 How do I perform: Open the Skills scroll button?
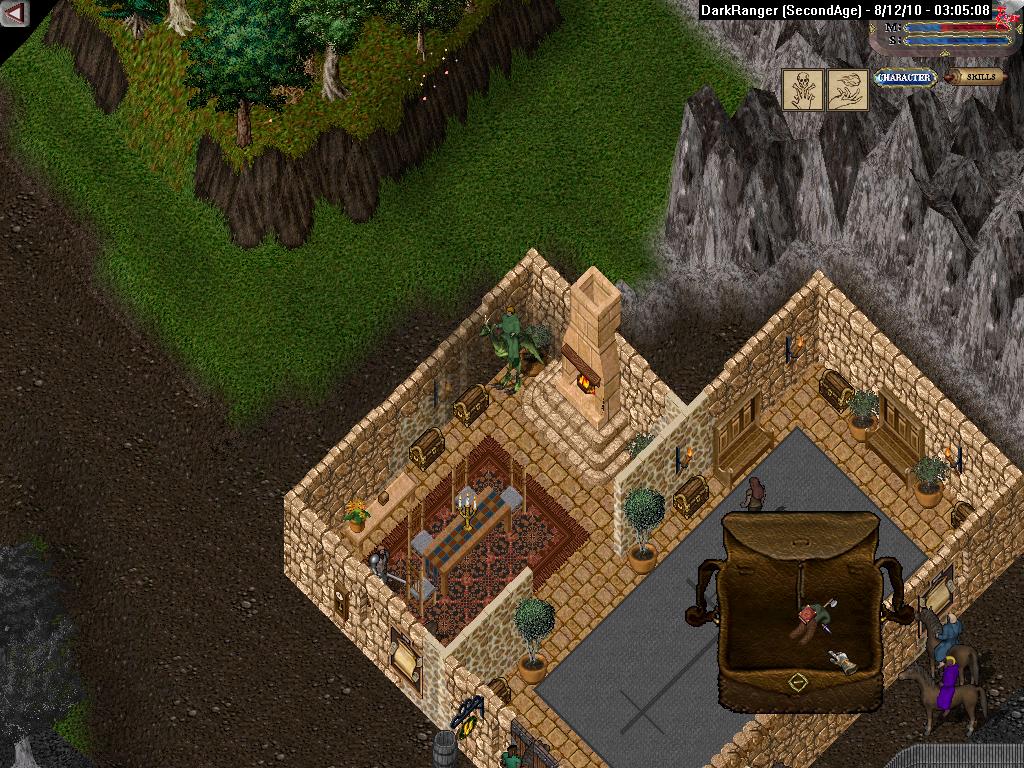(x=977, y=77)
